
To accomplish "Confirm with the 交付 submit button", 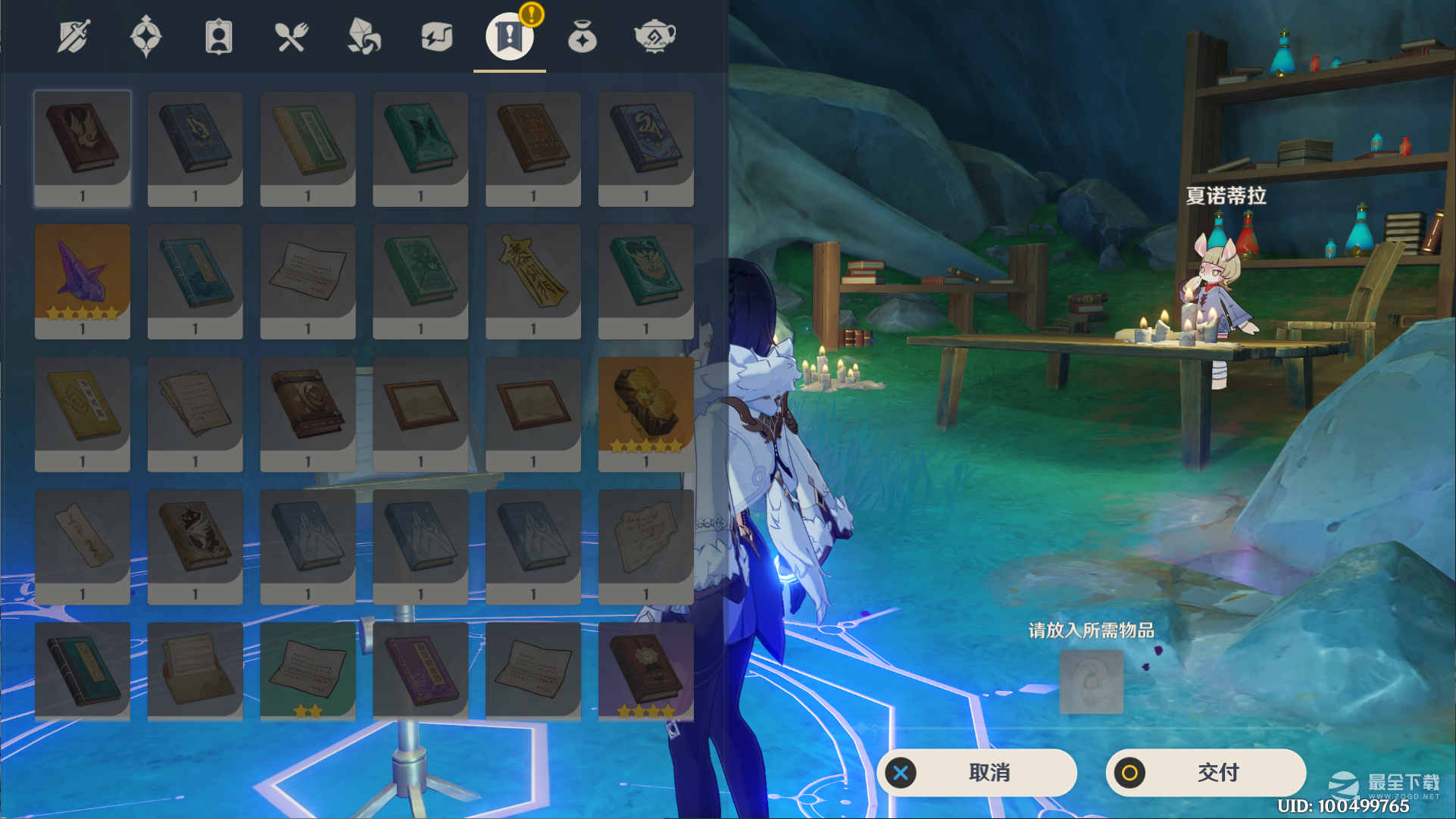I will point(1206,773).
